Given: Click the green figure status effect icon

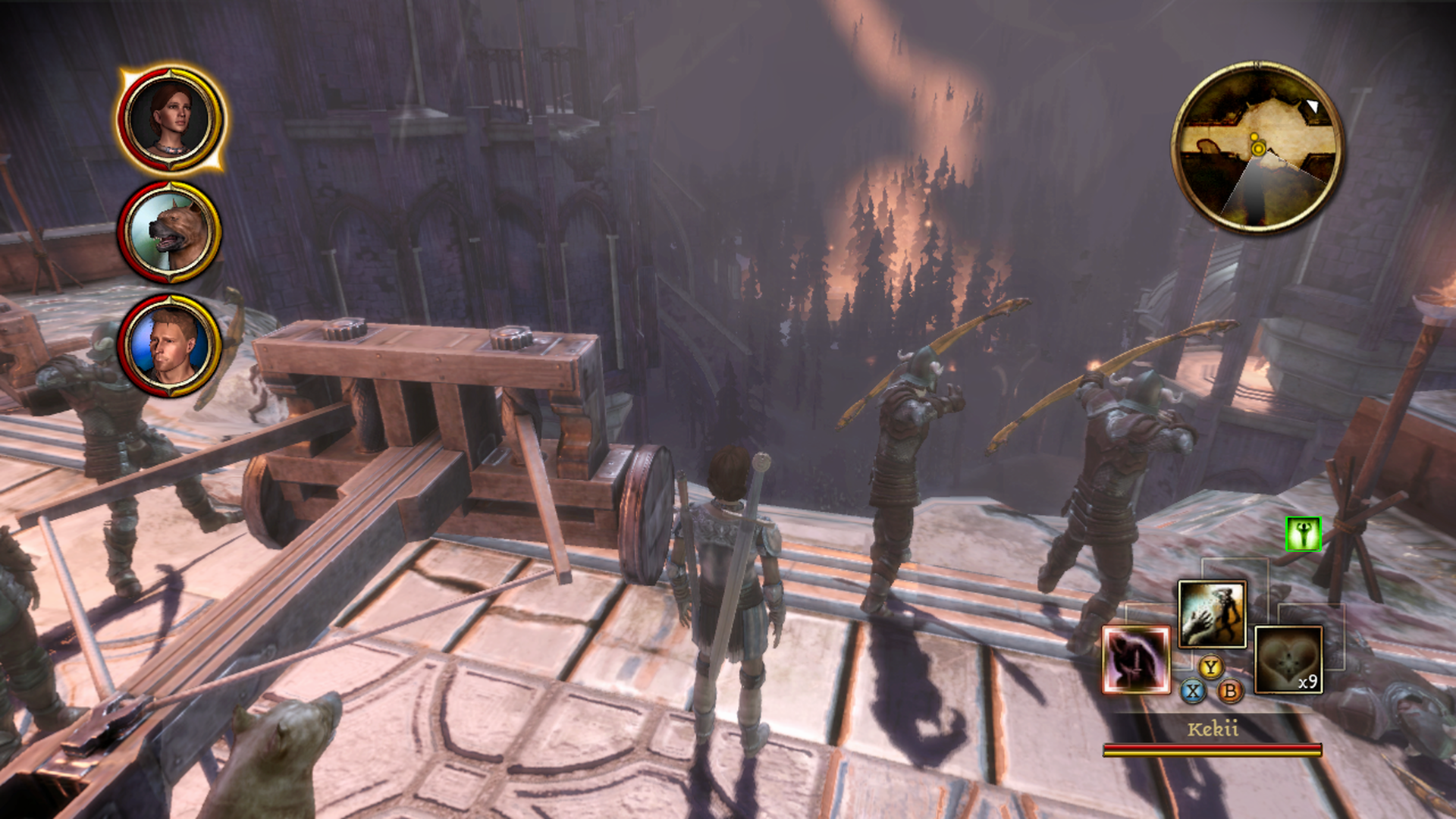Looking at the screenshot, I should [1304, 534].
